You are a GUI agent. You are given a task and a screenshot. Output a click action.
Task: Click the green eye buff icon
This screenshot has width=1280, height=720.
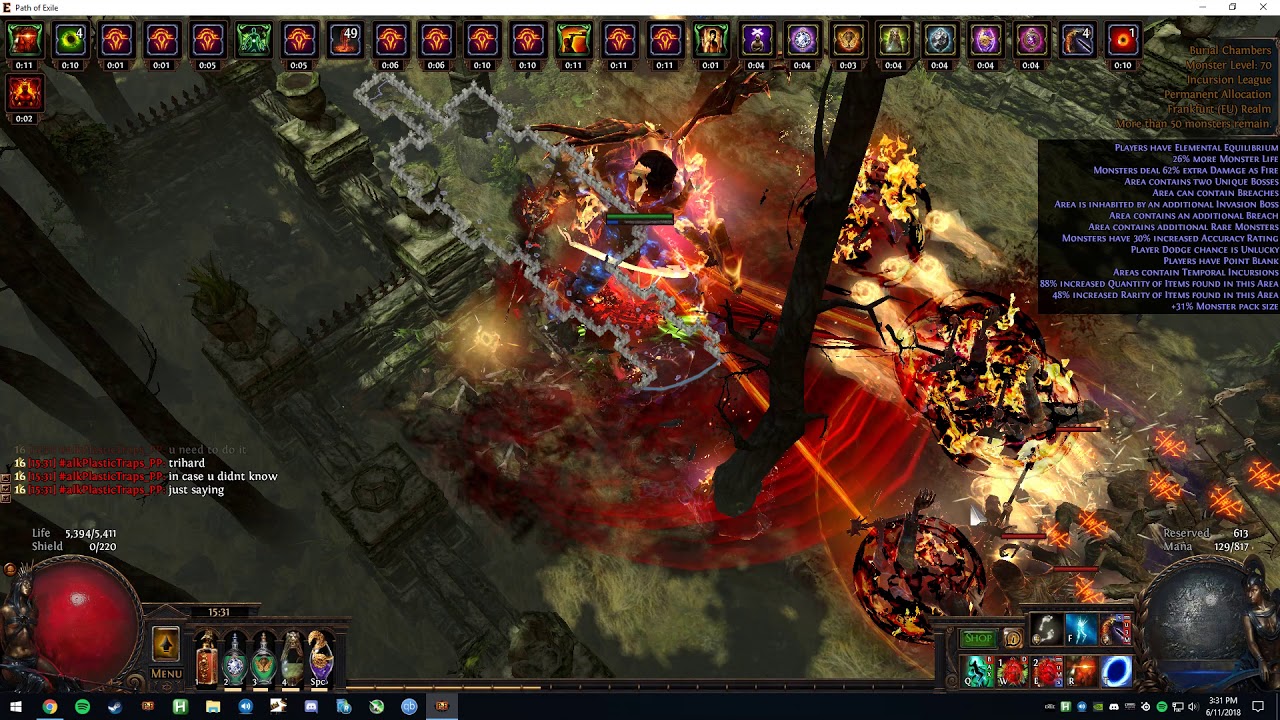(x=70, y=40)
